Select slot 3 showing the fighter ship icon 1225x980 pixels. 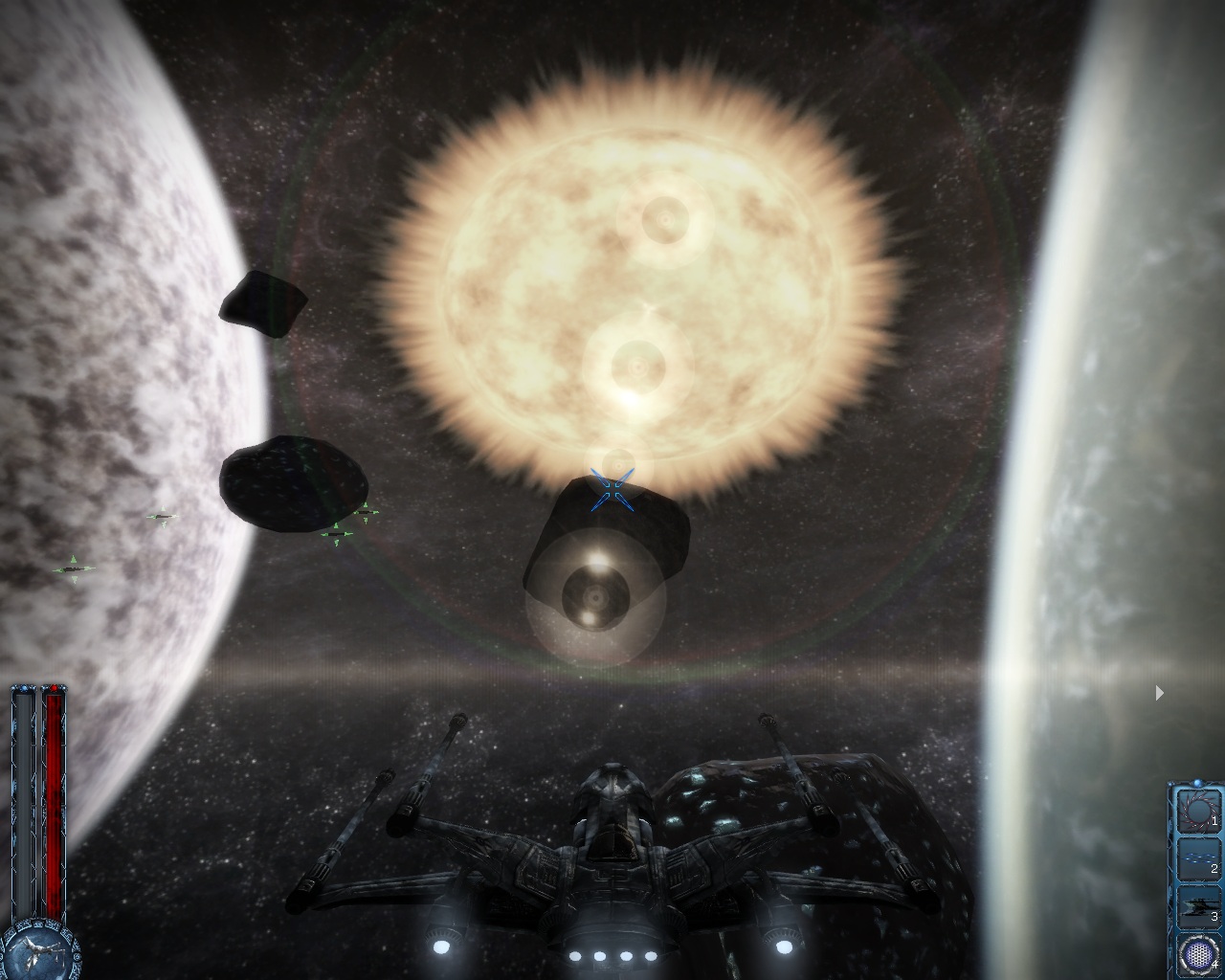pos(1198,905)
